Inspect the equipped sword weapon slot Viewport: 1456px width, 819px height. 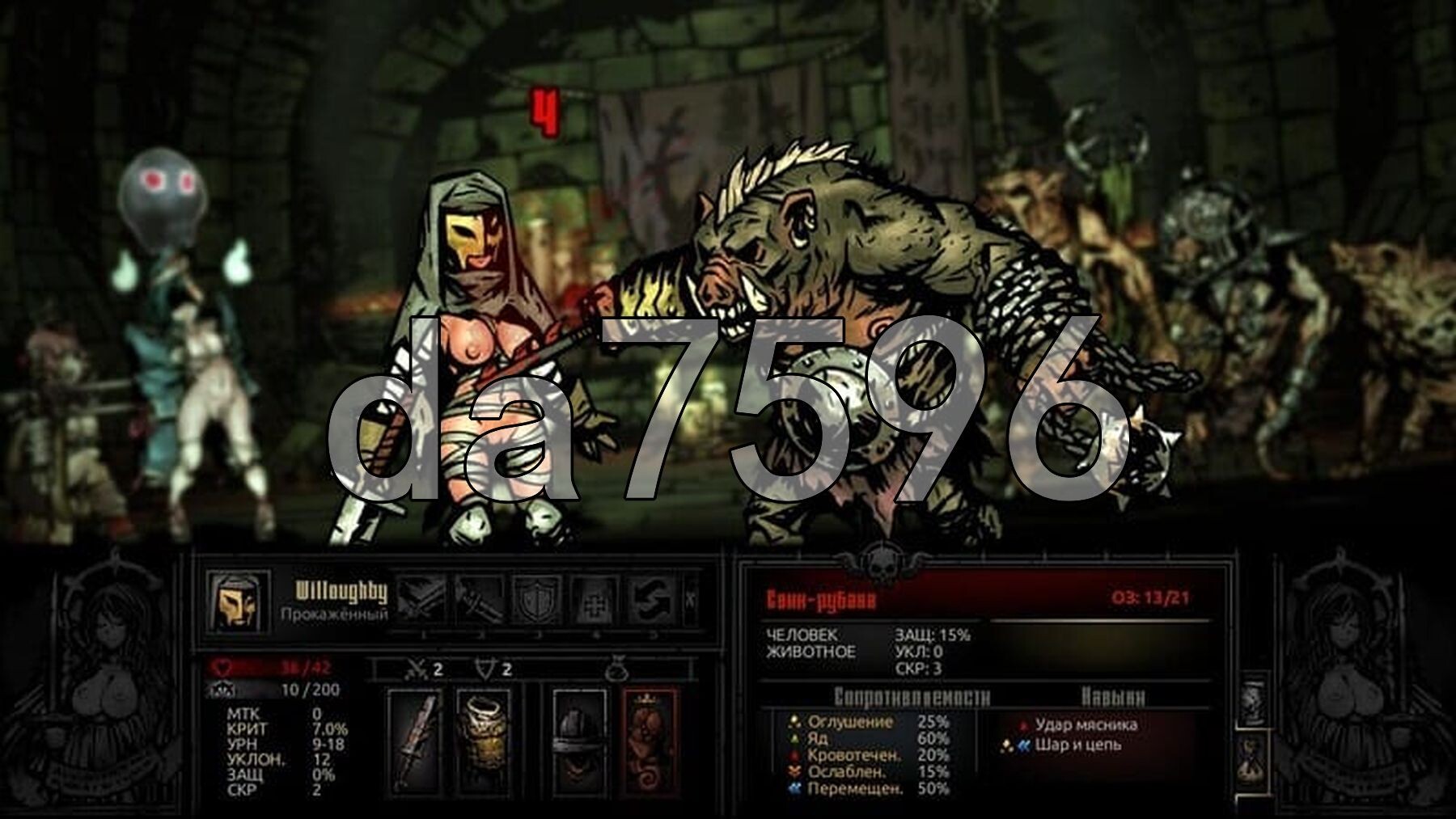415,741
